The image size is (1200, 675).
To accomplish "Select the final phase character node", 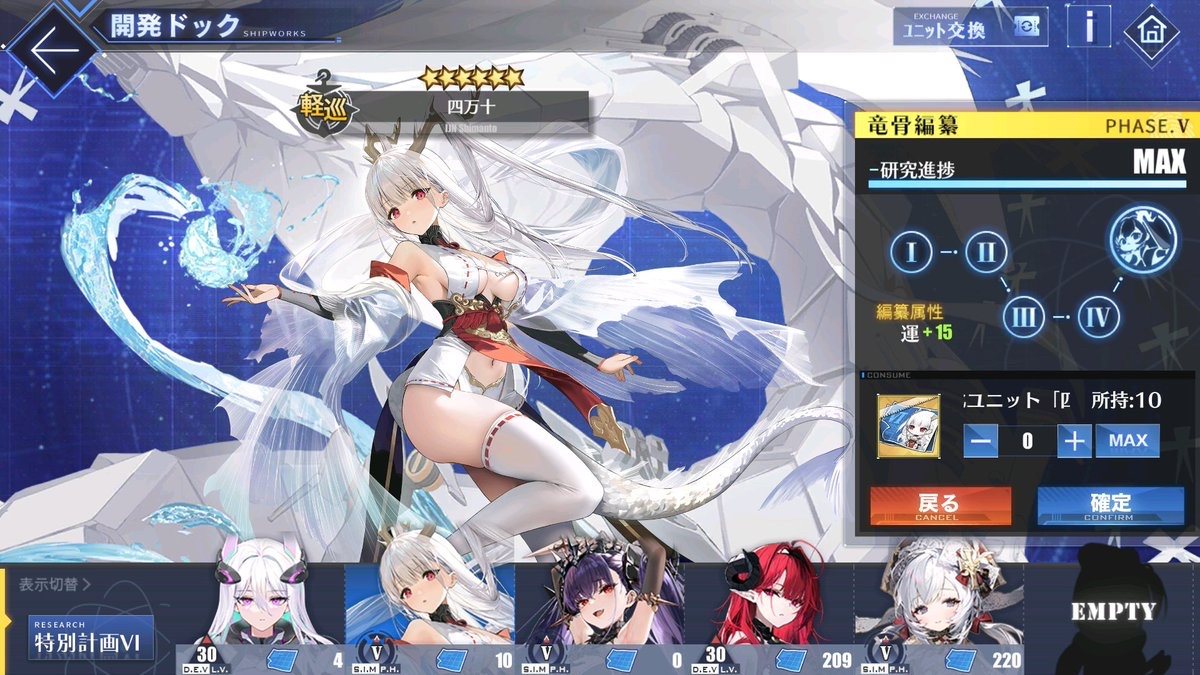I will click(1141, 242).
